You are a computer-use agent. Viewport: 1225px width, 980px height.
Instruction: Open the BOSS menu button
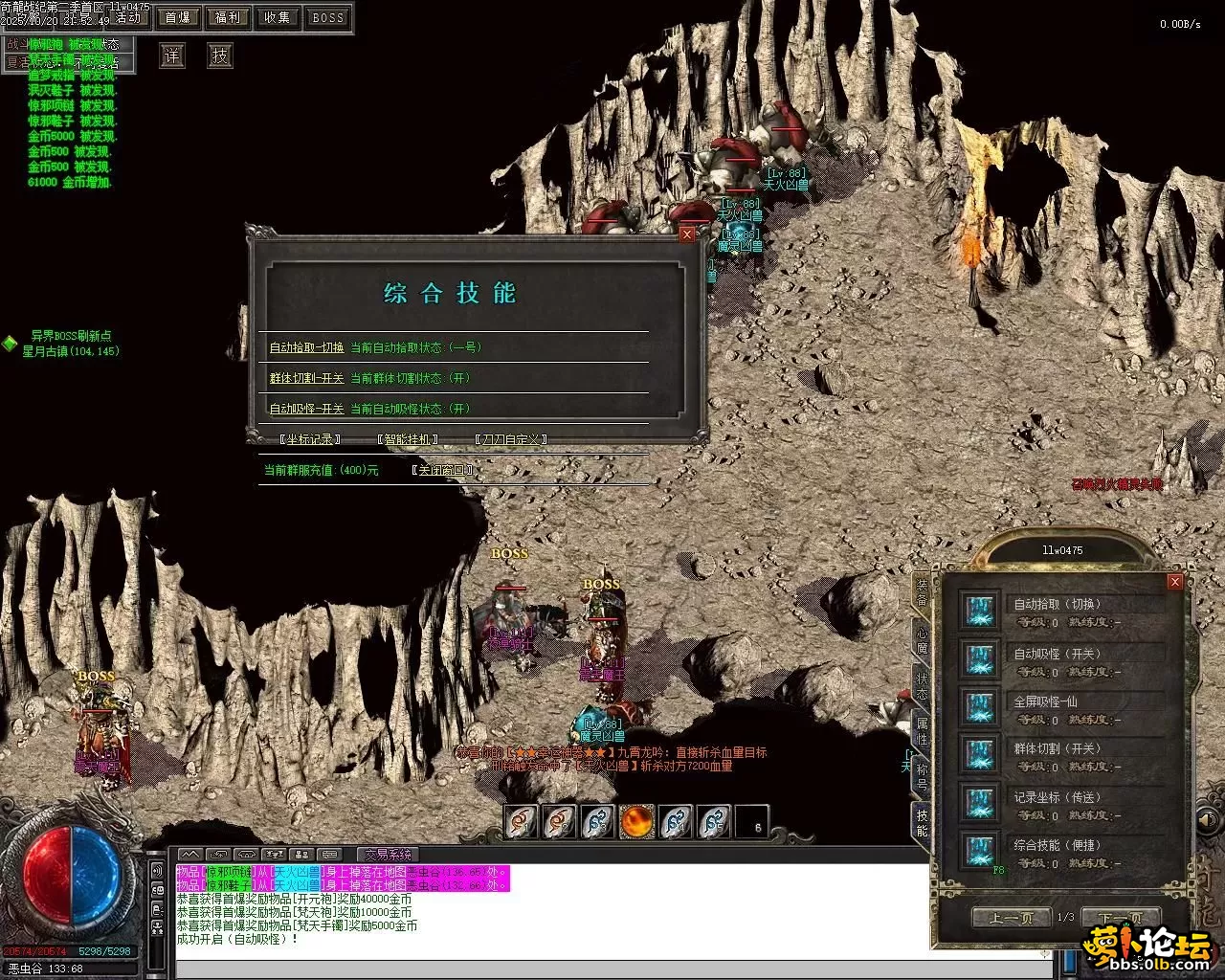(328, 17)
